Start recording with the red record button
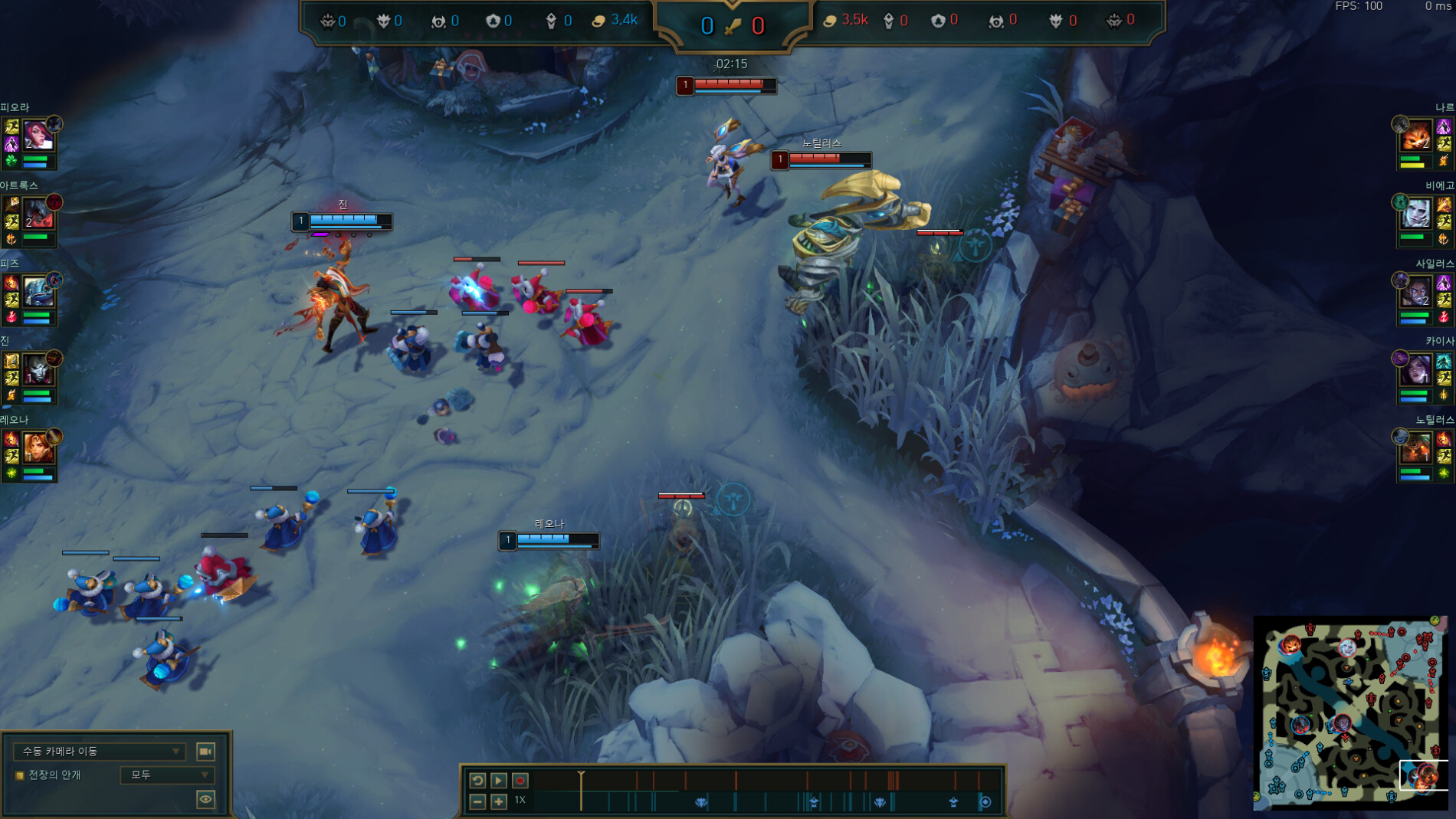 coord(520,780)
